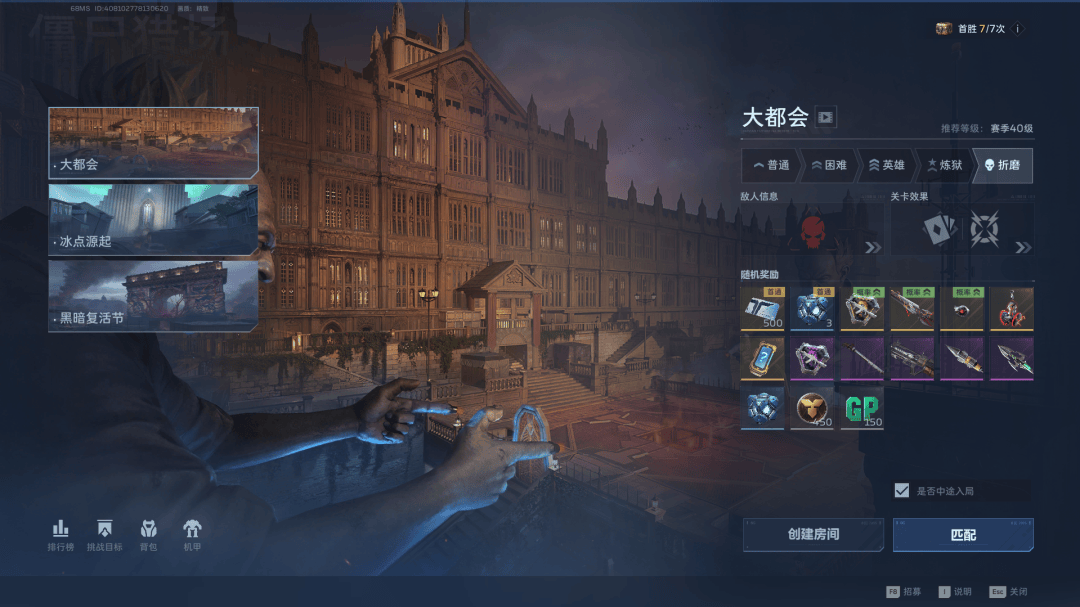This screenshot has width=1080, height=607.
Task: Choose the 冰点源起 map
Action: pyautogui.click(x=153, y=219)
